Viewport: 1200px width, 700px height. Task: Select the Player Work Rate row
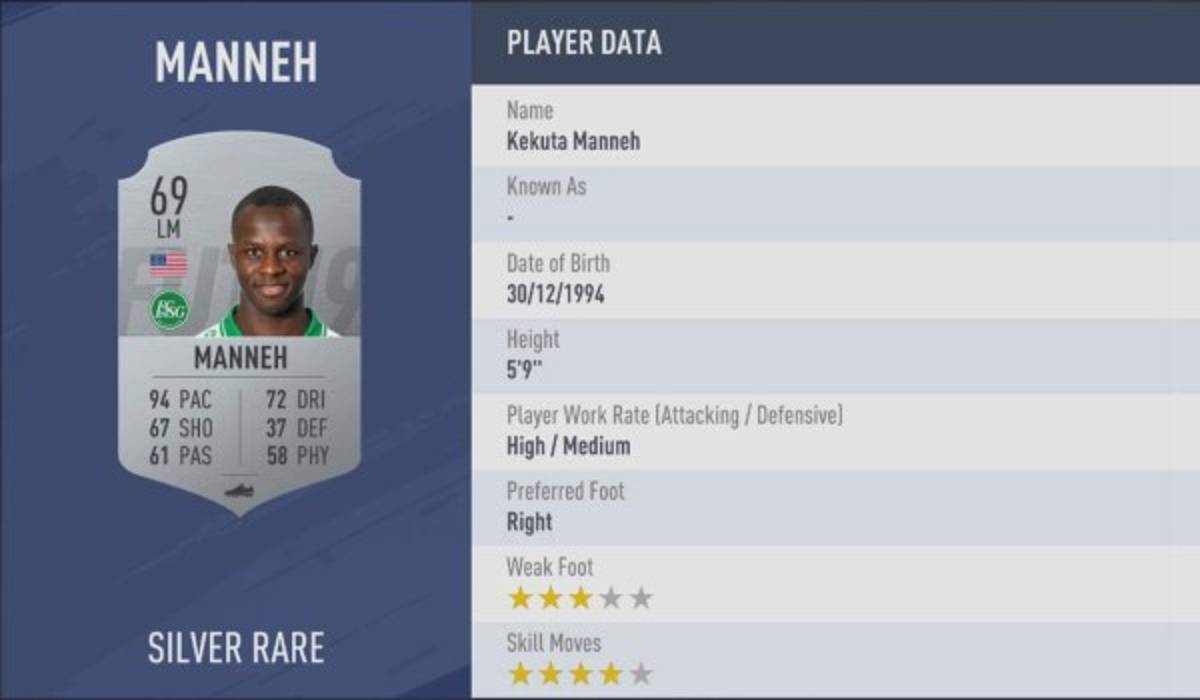[x=835, y=431]
